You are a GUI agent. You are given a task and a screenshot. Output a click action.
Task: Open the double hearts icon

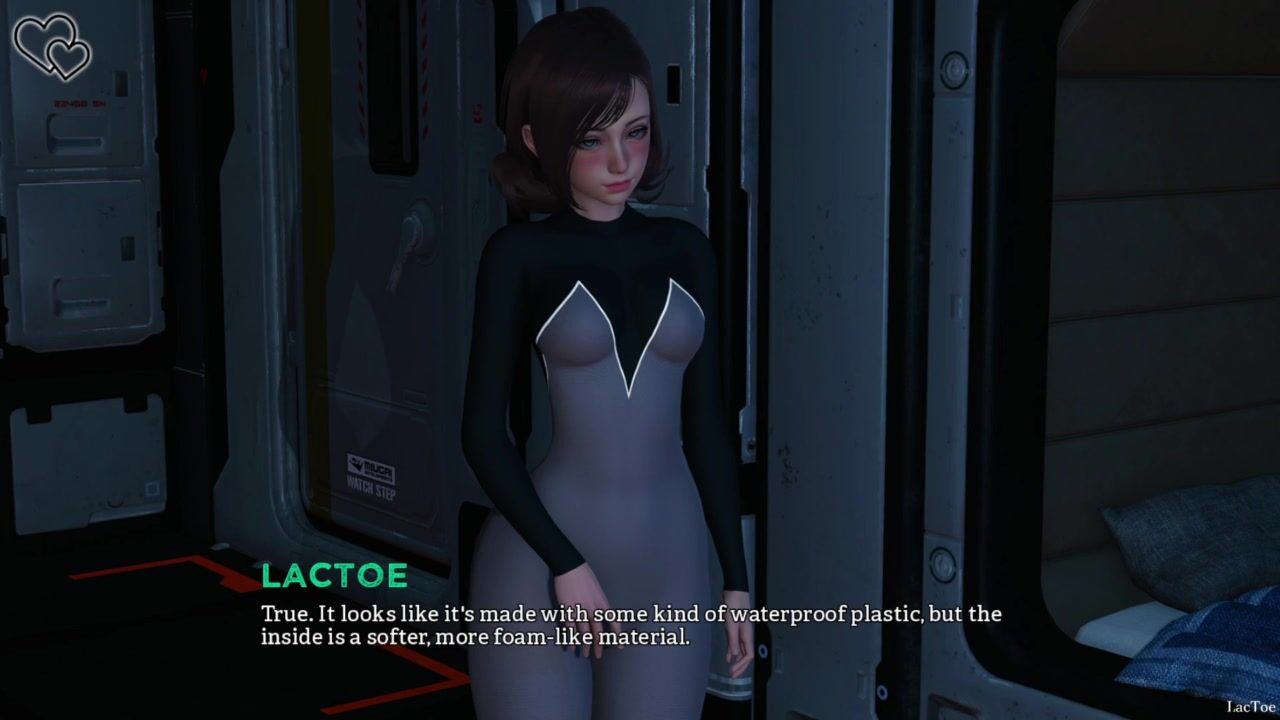52,45
